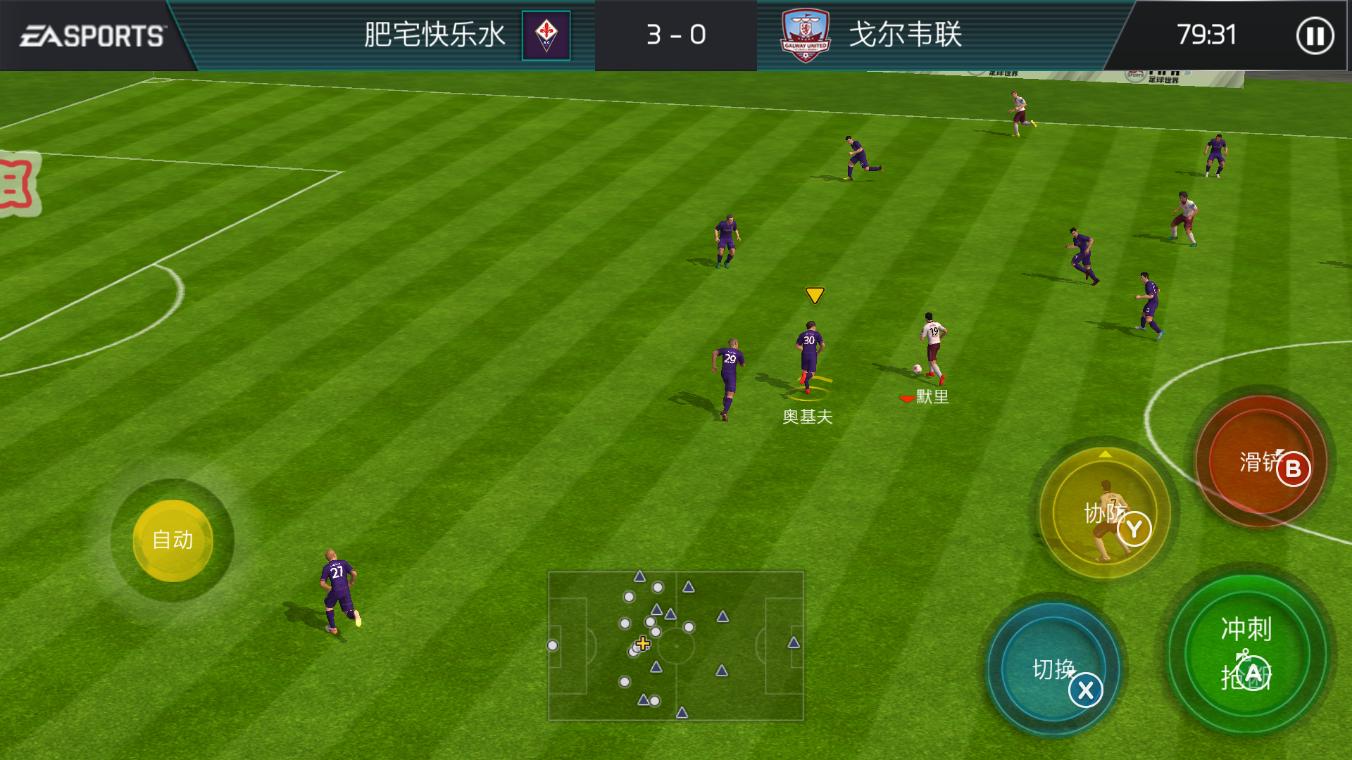Tap the Galway United club badge

click(x=806, y=34)
